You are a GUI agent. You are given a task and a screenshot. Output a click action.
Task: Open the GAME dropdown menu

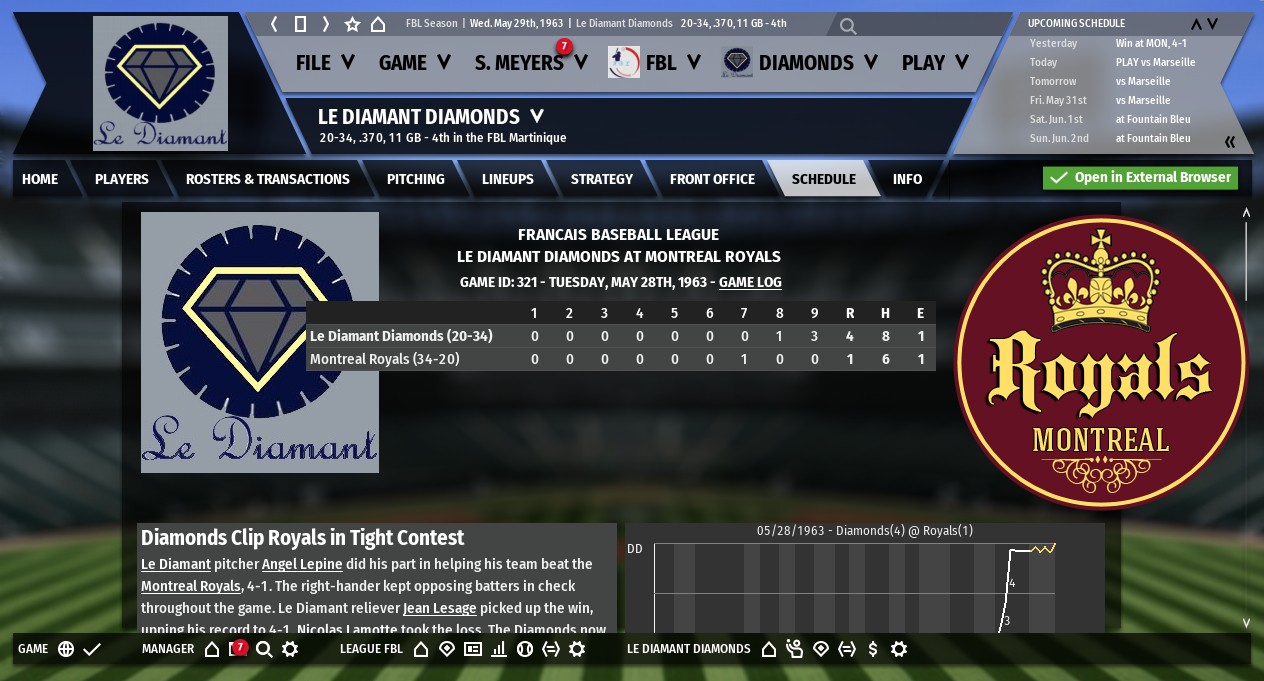tap(416, 63)
